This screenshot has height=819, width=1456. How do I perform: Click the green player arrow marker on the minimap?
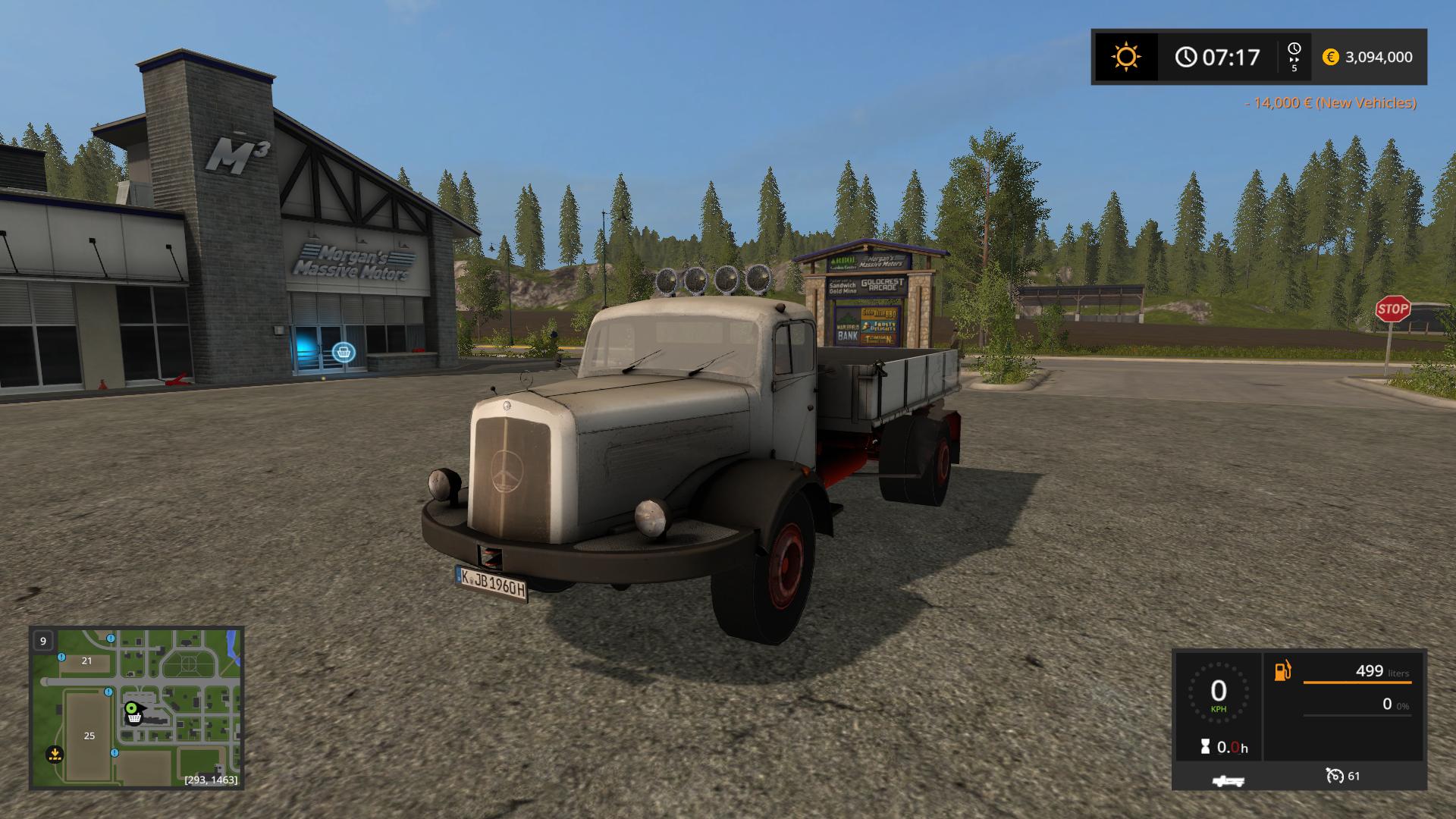[131, 708]
